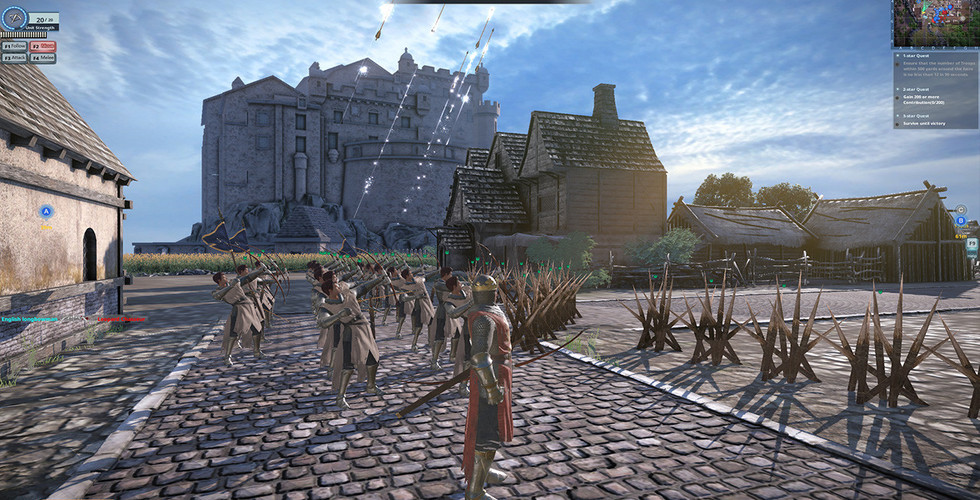
Task: Click the blue capture point A marker
Action: click(46, 211)
